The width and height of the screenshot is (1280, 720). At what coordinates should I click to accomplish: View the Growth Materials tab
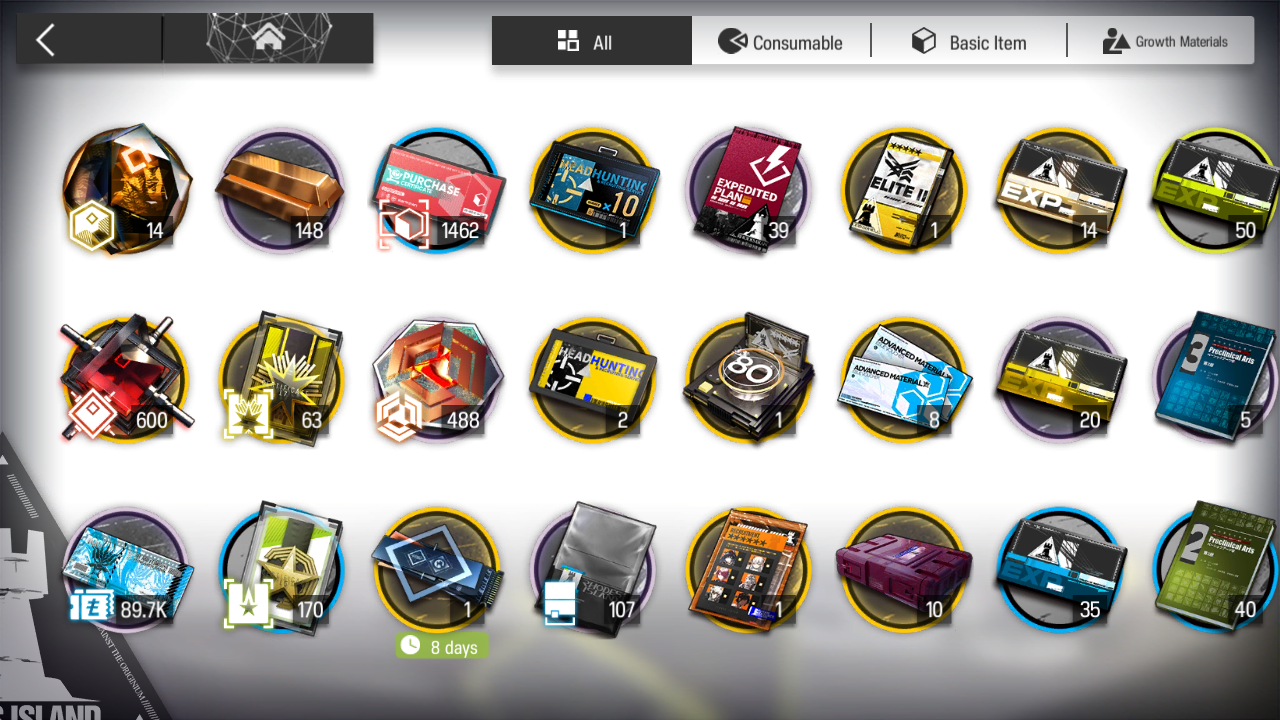pos(1165,42)
